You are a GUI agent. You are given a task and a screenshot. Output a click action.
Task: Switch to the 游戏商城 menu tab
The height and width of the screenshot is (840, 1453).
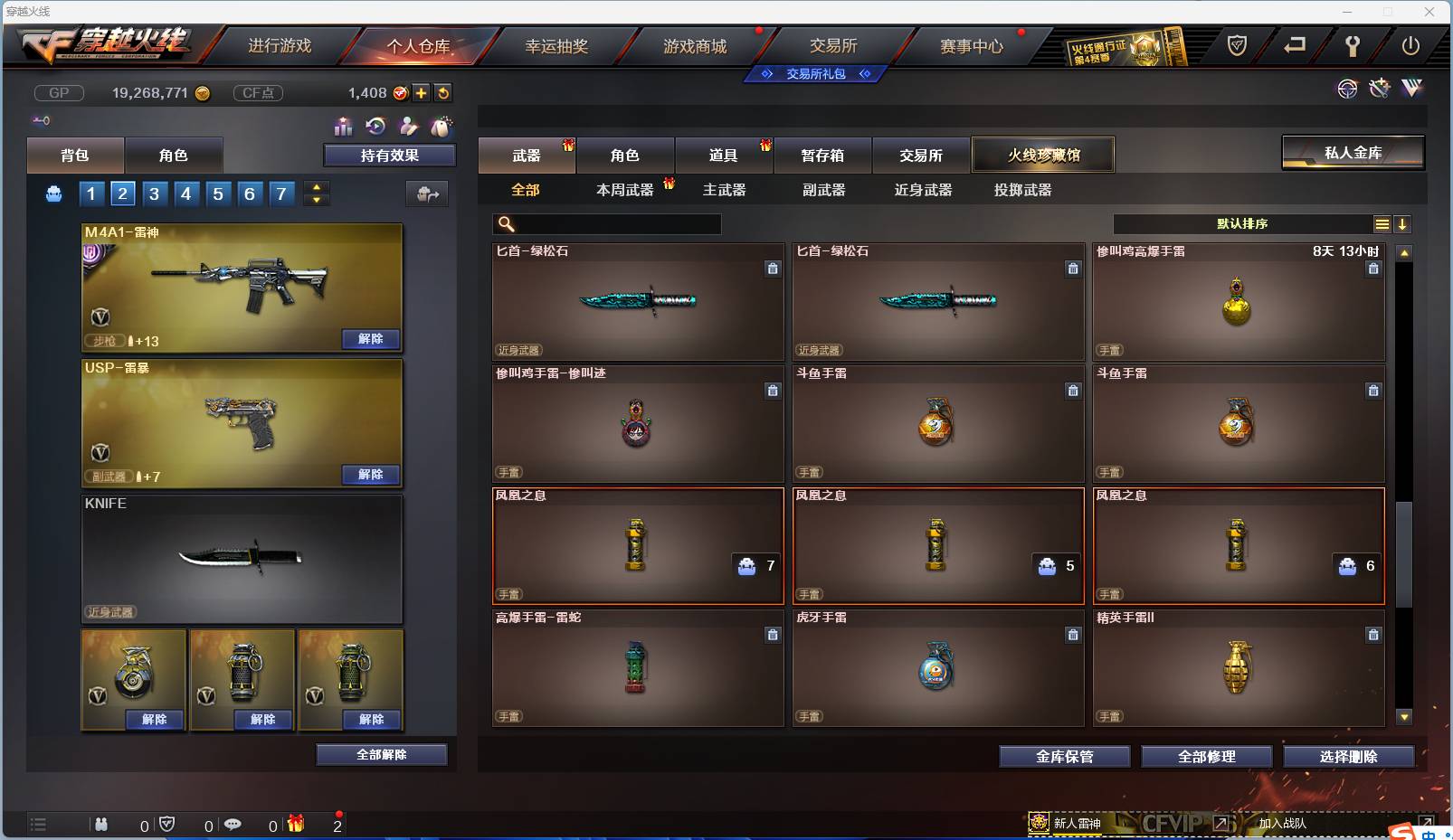pos(697,45)
